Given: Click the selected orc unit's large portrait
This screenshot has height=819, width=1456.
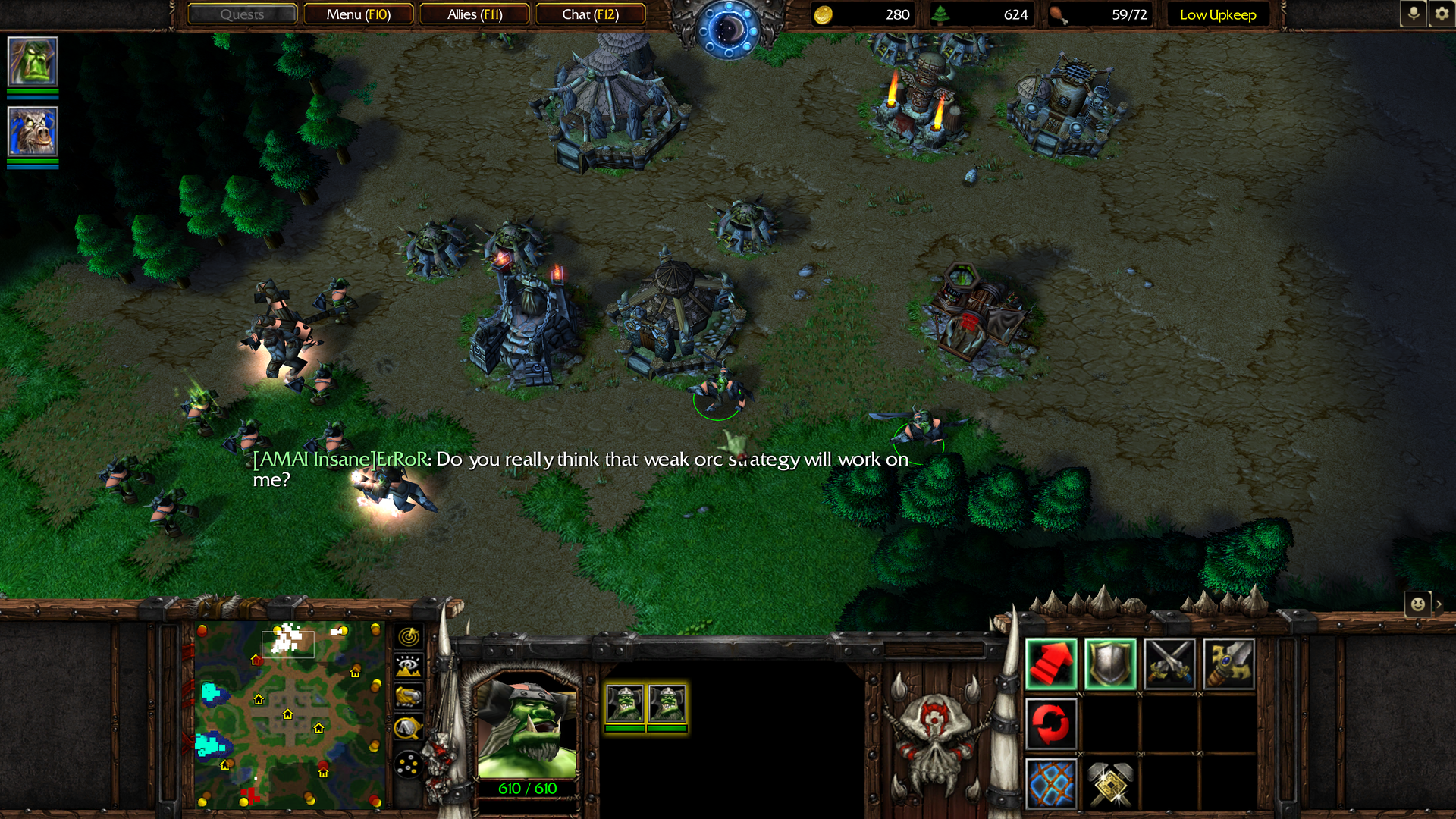Looking at the screenshot, I should coord(527,726).
